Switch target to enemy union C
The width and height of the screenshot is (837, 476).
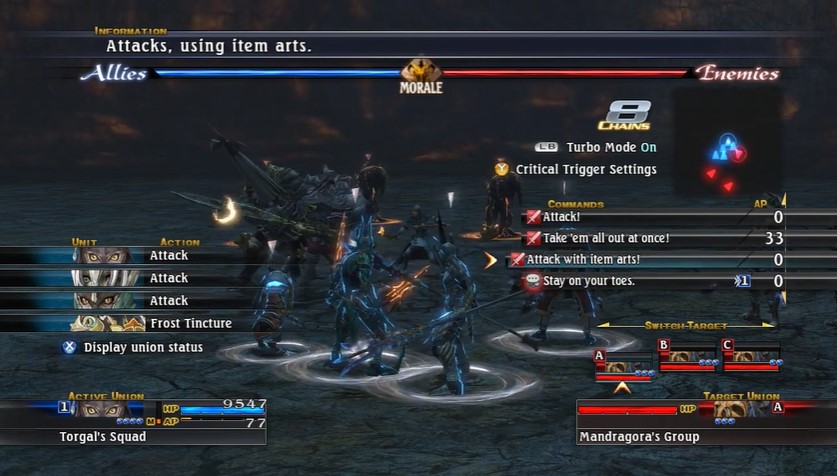coord(750,357)
